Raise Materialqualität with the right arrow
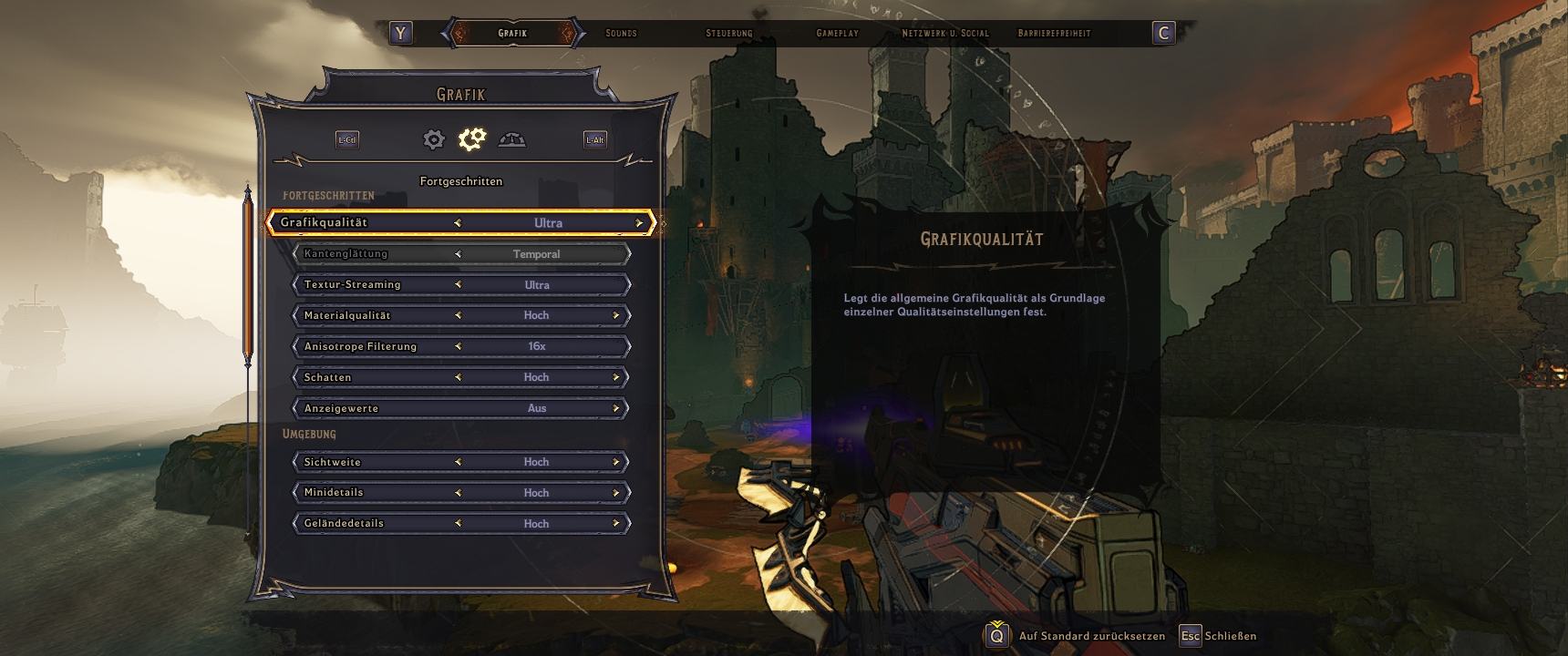This screenshot has height=656, width=1568. click(x=616, y=316)
